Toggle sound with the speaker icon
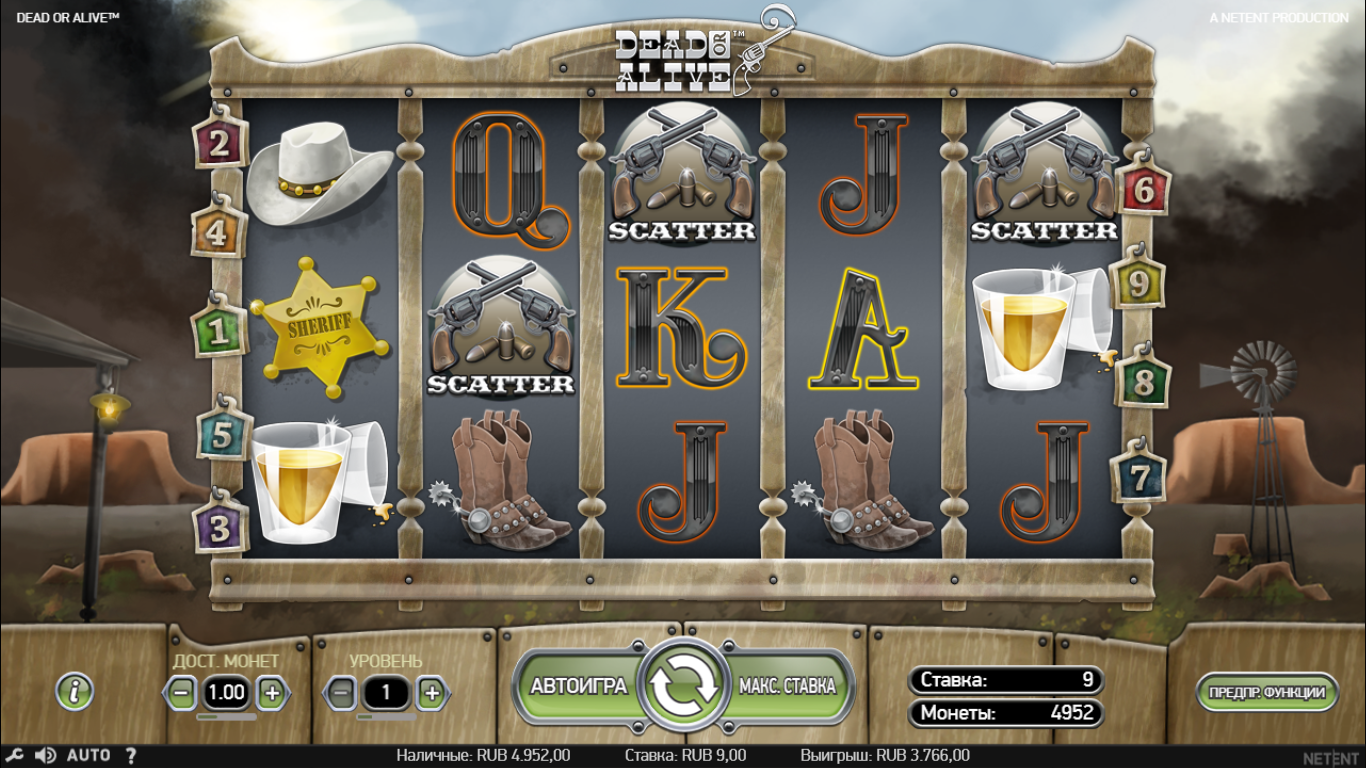Viewport: 1366px width, 768px height. point(45,755)
